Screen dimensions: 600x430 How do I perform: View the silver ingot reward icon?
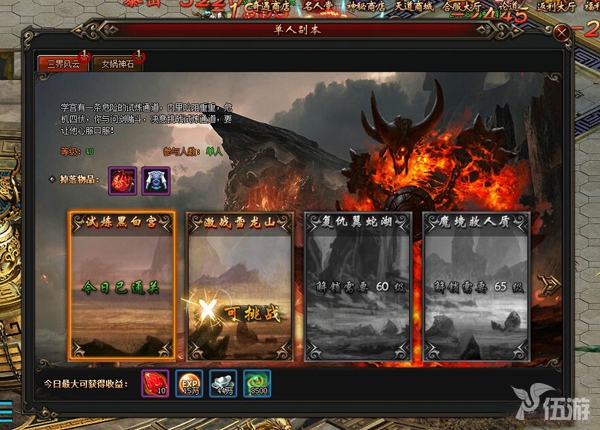[225, 383]
